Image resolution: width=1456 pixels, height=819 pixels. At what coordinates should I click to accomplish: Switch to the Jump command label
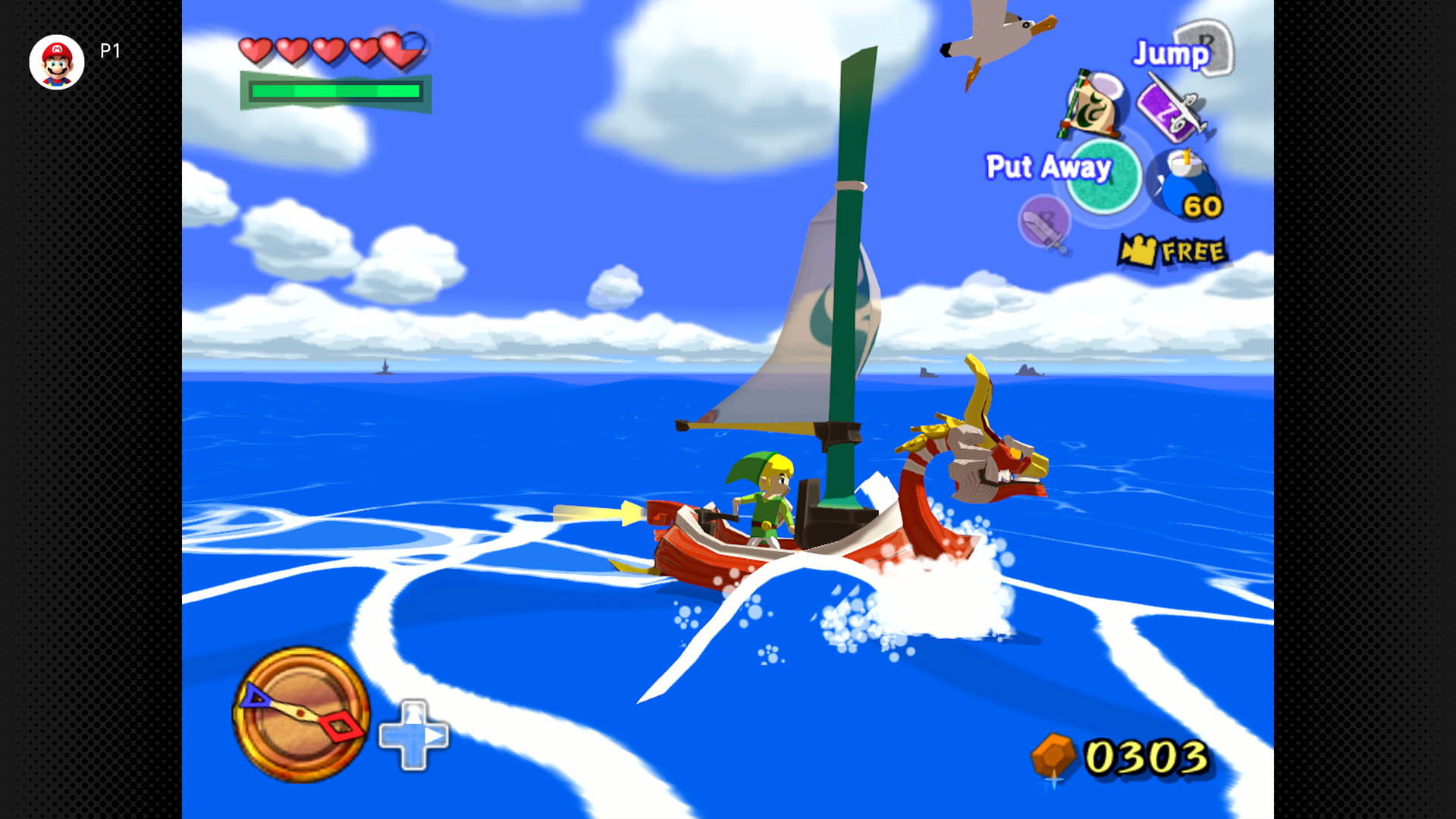tap(1169, 55)
